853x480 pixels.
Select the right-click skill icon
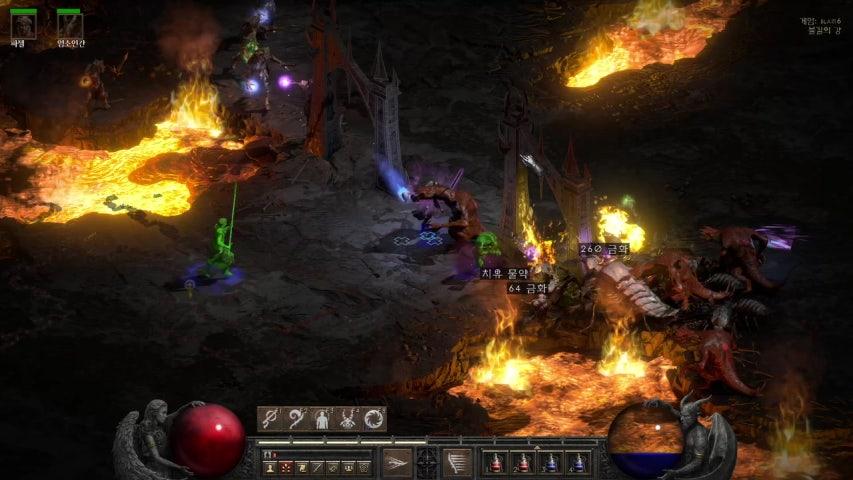coord(457,462)
